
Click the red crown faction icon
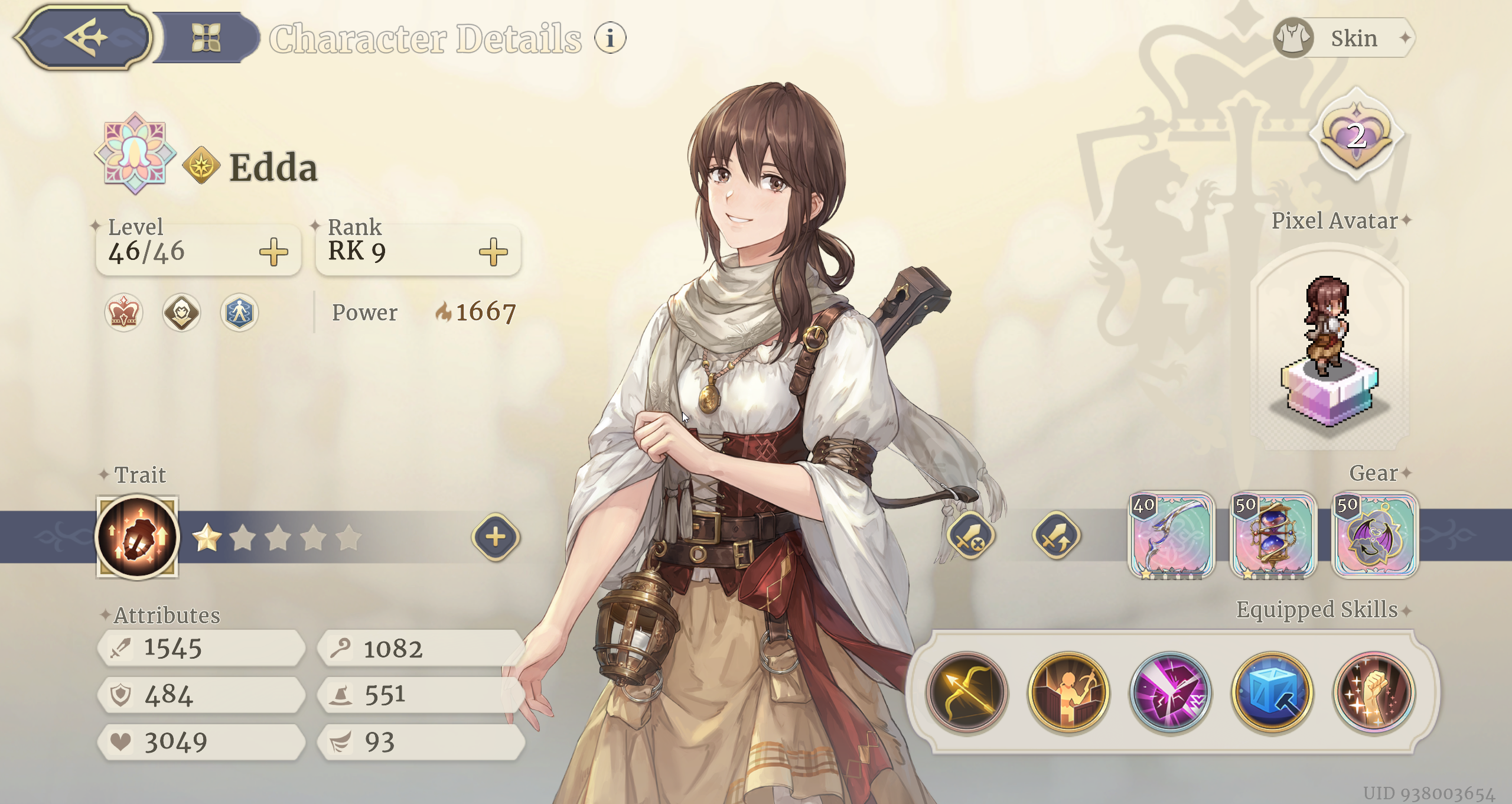click(x=123, y=313)
